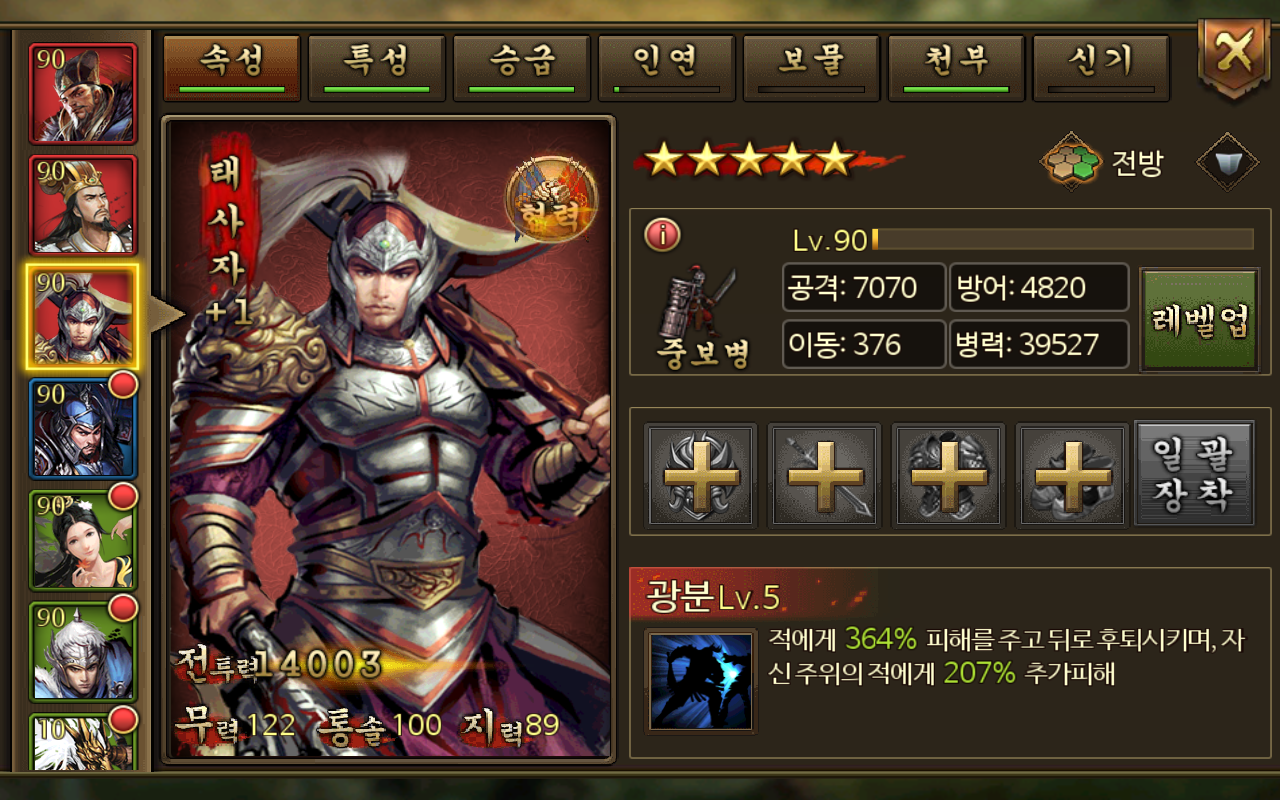1280x800 pixels.
Task: Switch to the 보물 treasure tab
Action: click(x=811, y=66)
